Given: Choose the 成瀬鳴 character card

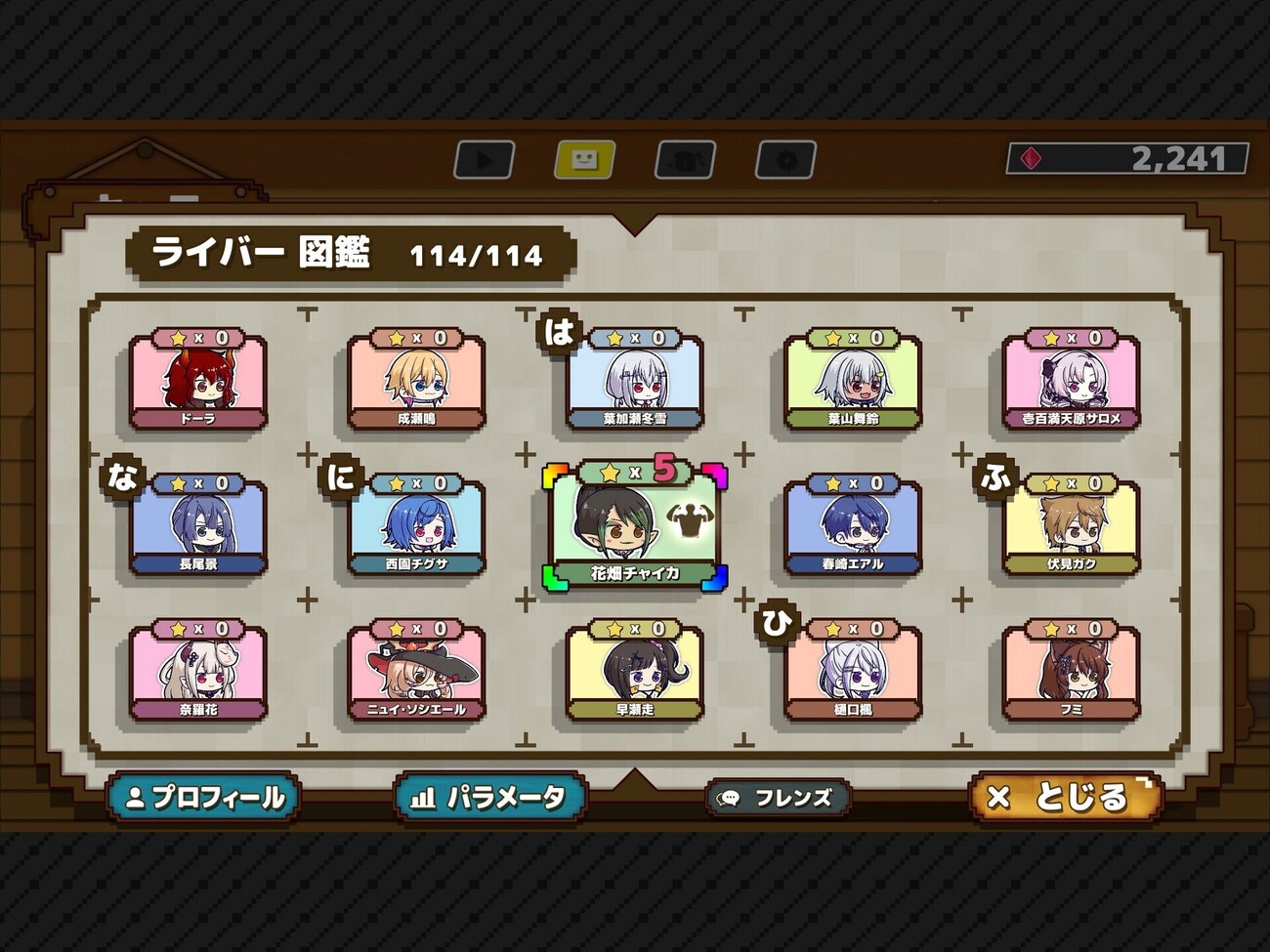Looking at the screenshot, I should (416, 383).
